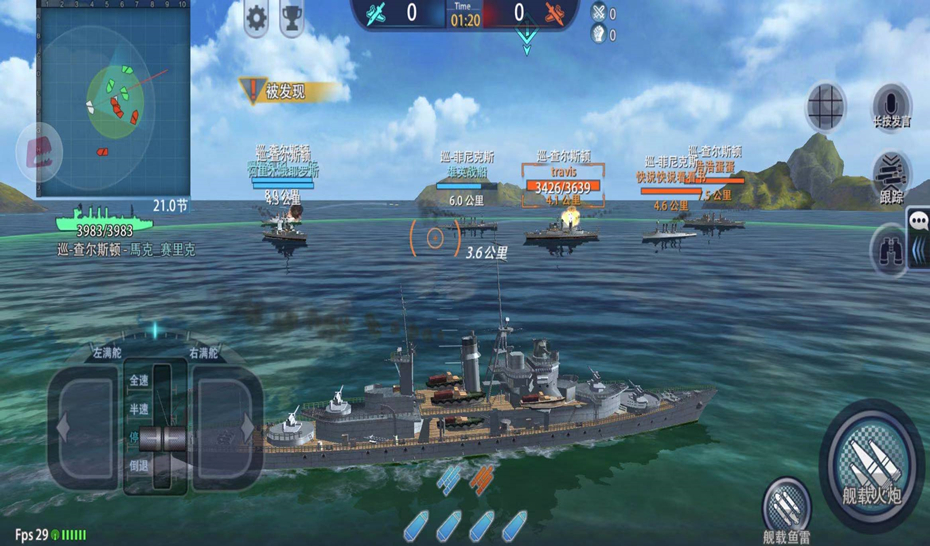Screen dimensions: 930x546
Task: Open the trophy scoreboard
Action: pos(292,17)
